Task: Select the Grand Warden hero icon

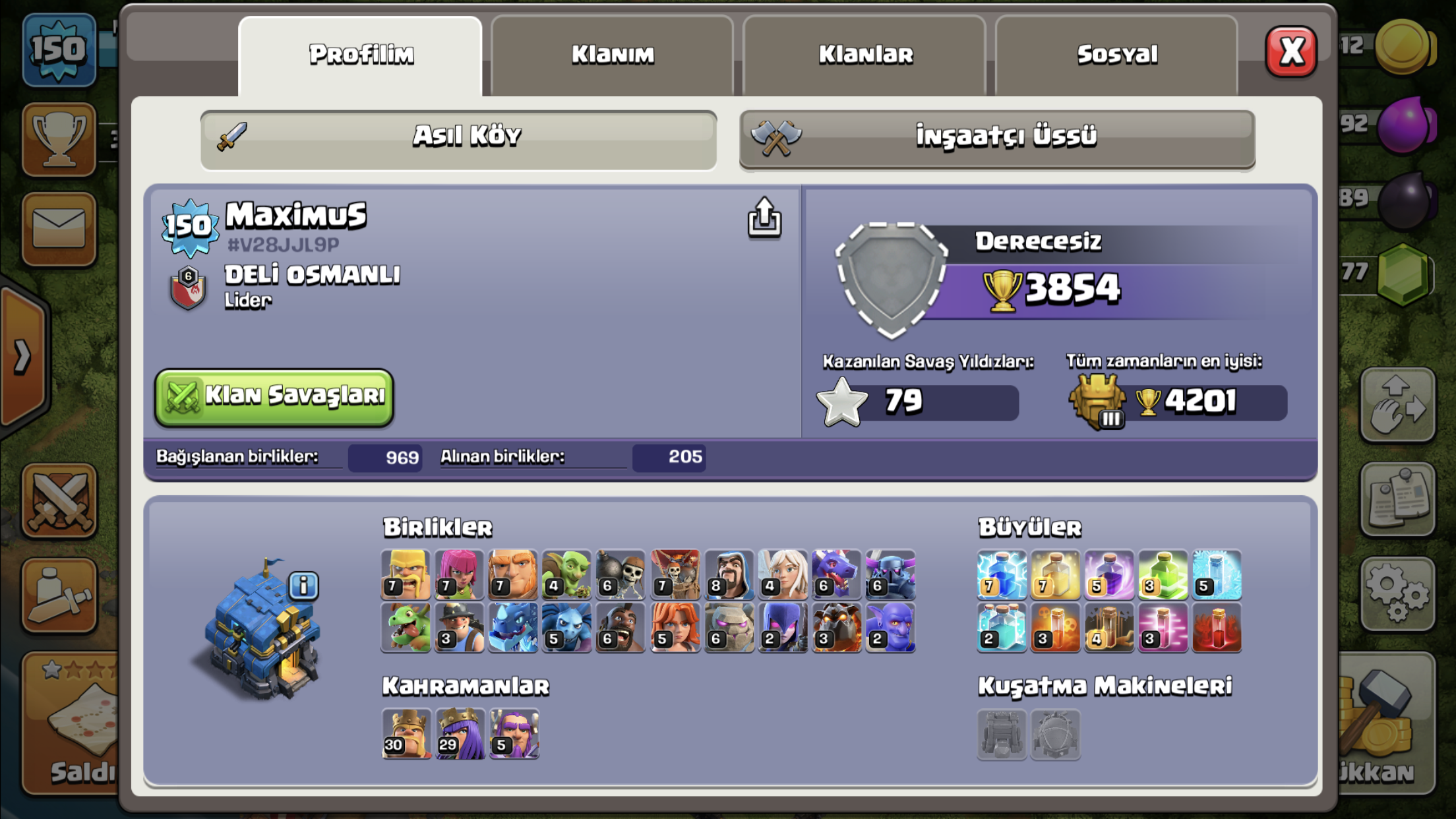Action: coord(514,733)
